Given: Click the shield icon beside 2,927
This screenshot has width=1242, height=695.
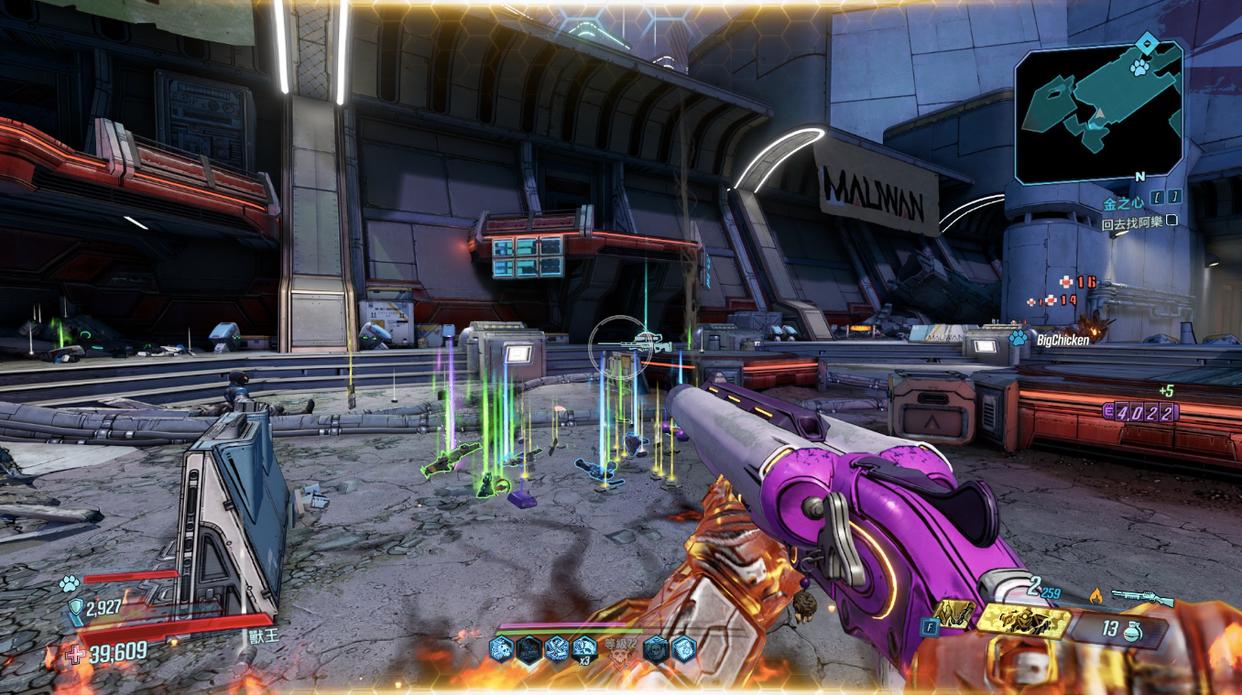Looking at the screenshot, I should pos(75,606).
